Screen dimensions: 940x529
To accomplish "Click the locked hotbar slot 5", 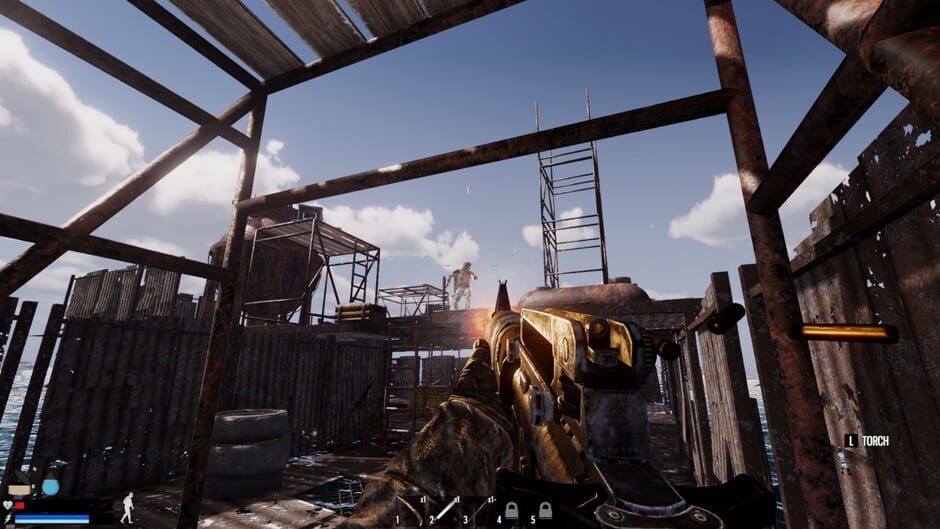I will click(x=545, y=510).
